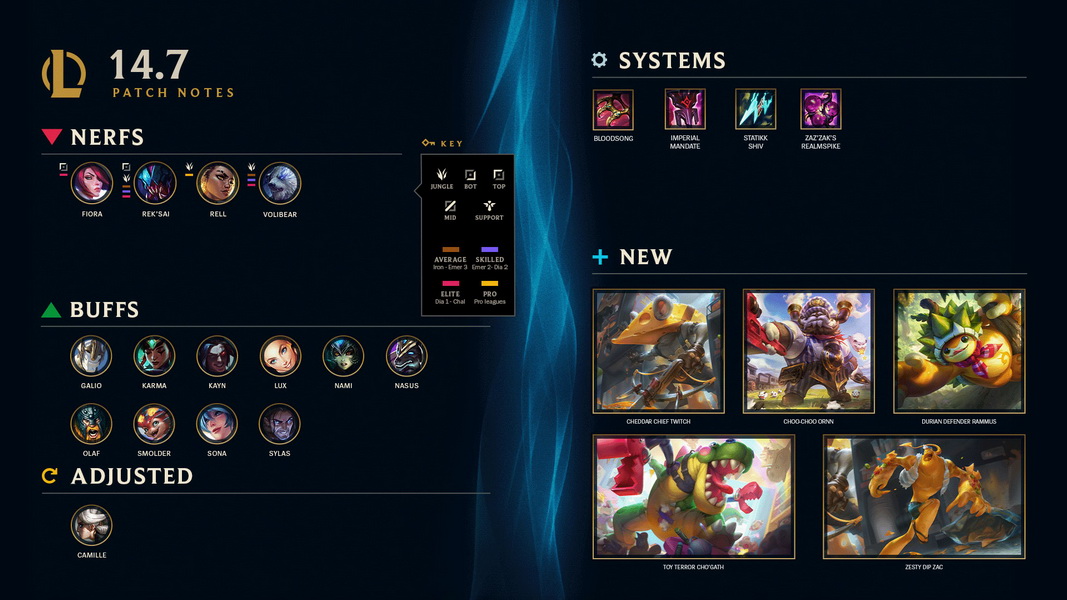This screenshot has height=600, width=1067.
Task: Open the Imperial Mandate item icon
Action: (685, 110)
